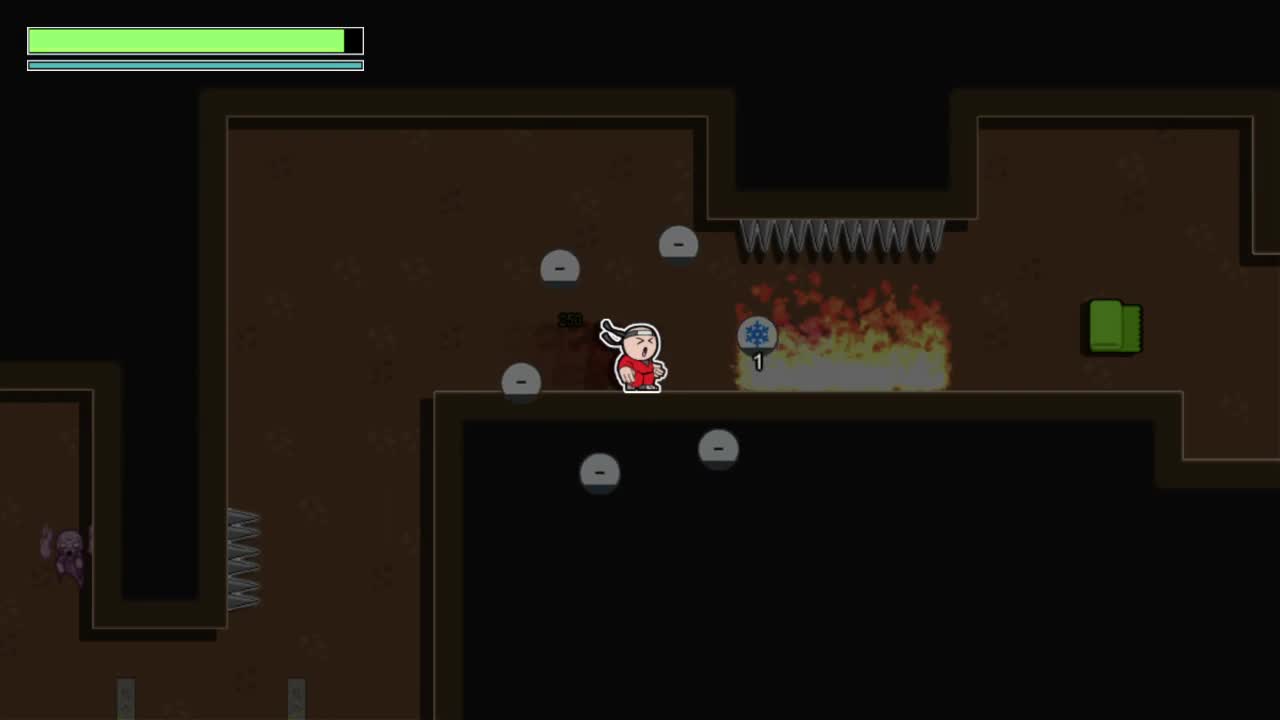Click the highest floating rock pebble
This screenshot has width=1280, height=720.
coord(678,243)
